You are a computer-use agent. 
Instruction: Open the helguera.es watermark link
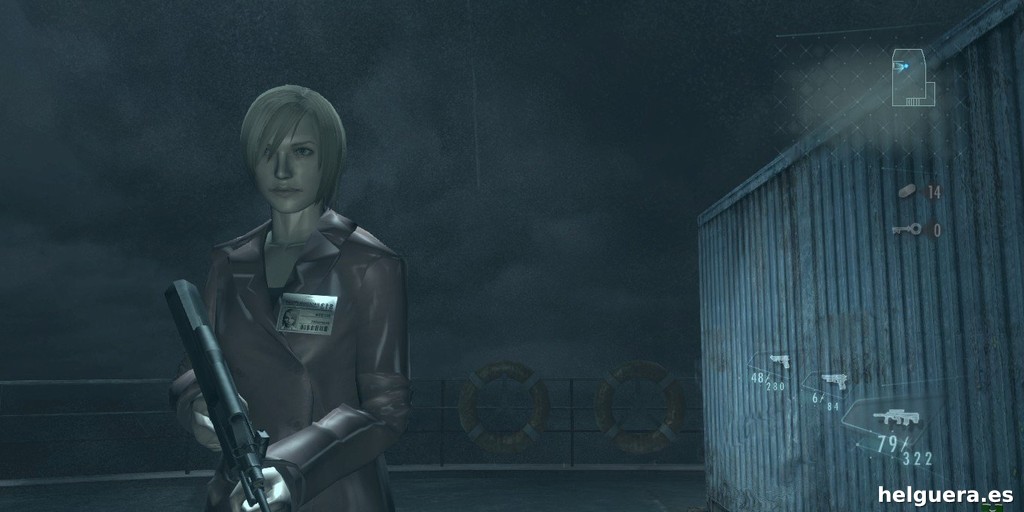[944, 494]
